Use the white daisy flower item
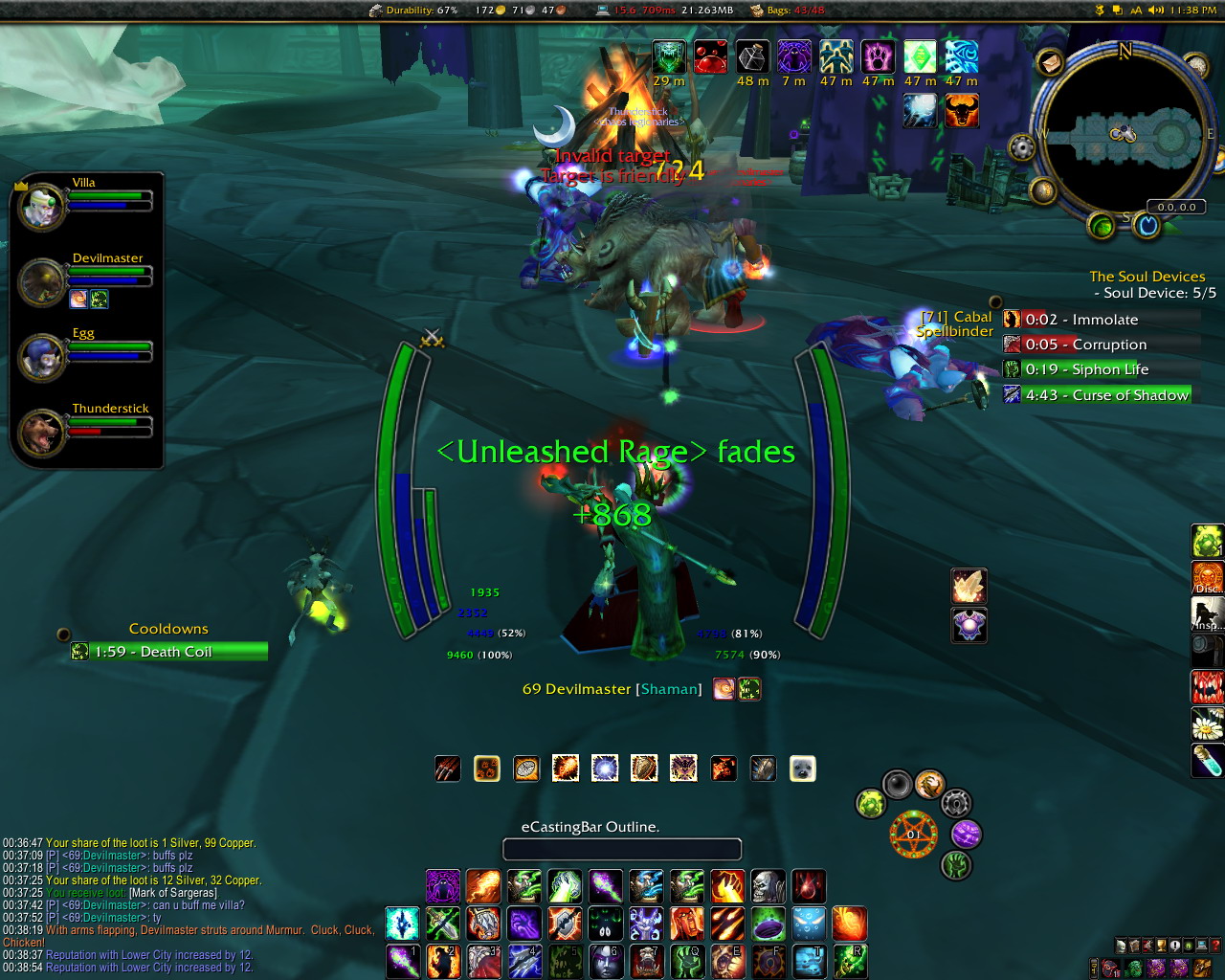 [1207, 724]
